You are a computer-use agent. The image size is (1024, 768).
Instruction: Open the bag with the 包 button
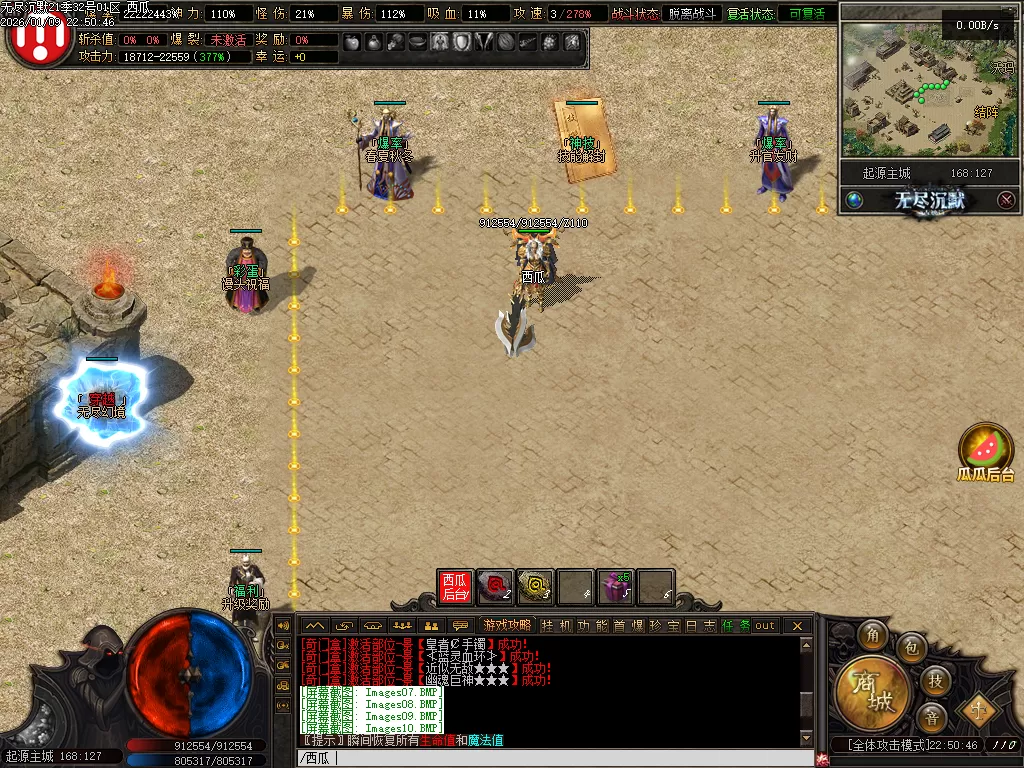911,648
